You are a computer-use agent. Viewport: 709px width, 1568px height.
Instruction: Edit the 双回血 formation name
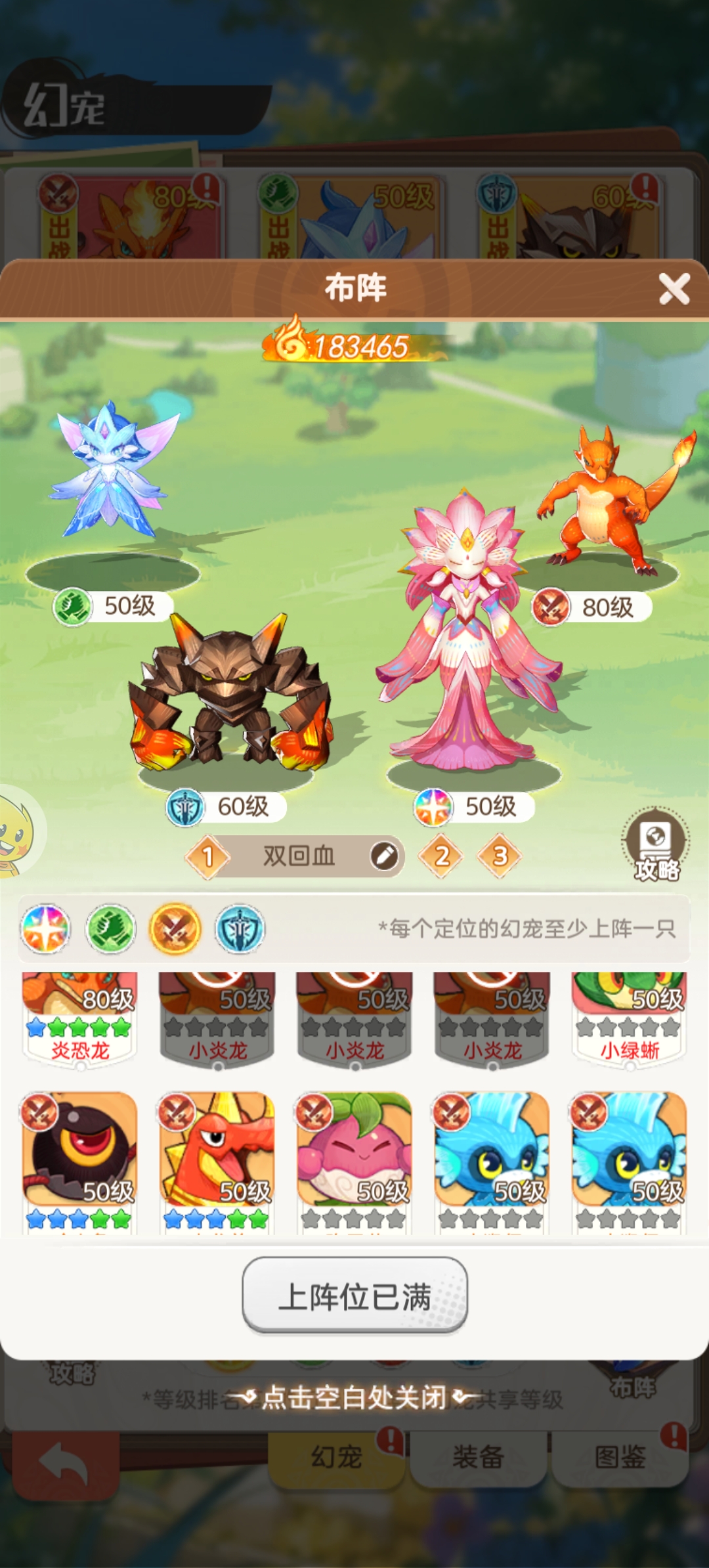coord(384,856)
